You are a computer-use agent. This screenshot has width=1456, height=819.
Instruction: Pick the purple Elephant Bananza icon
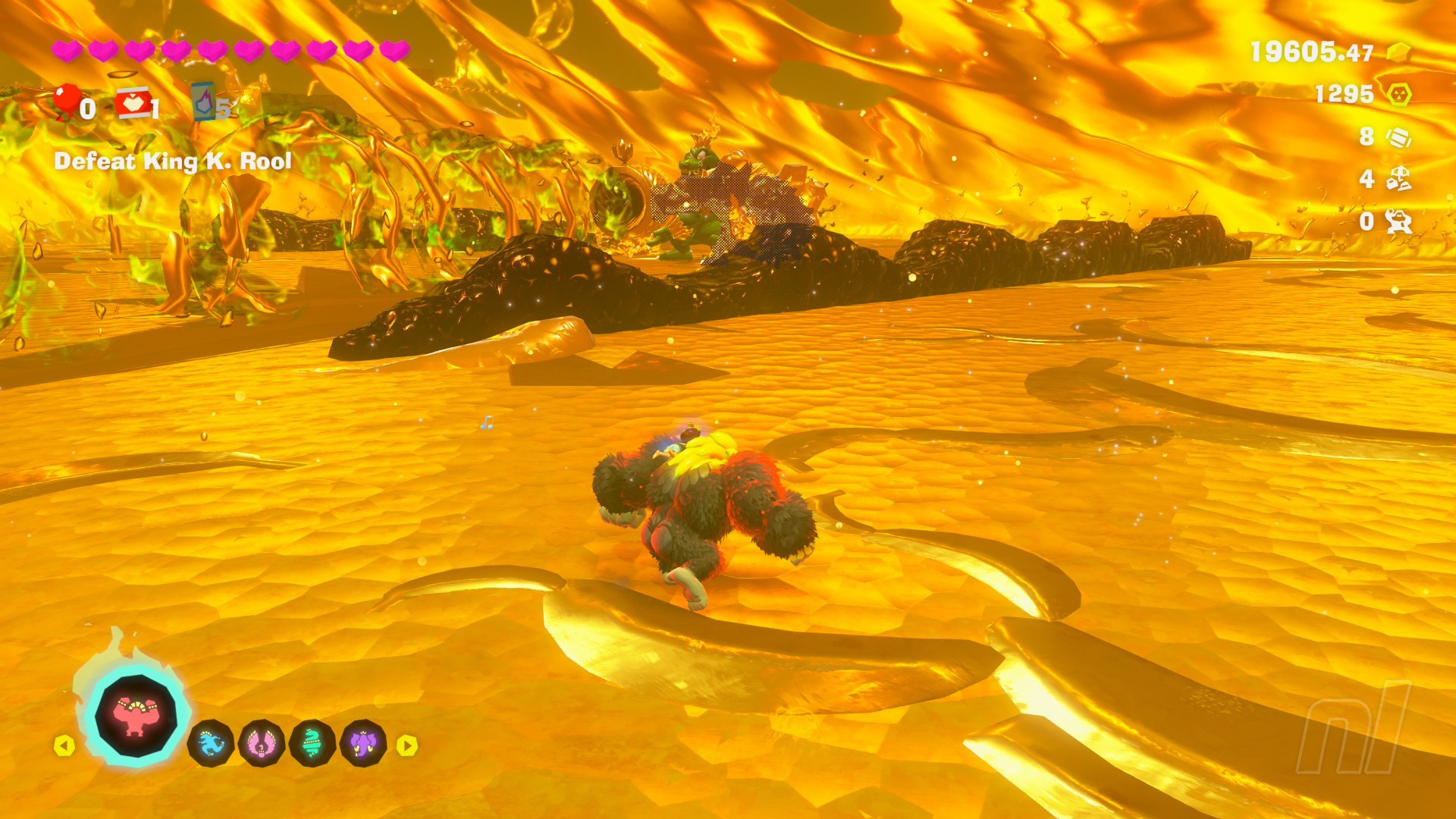click(x=364, y=743)
